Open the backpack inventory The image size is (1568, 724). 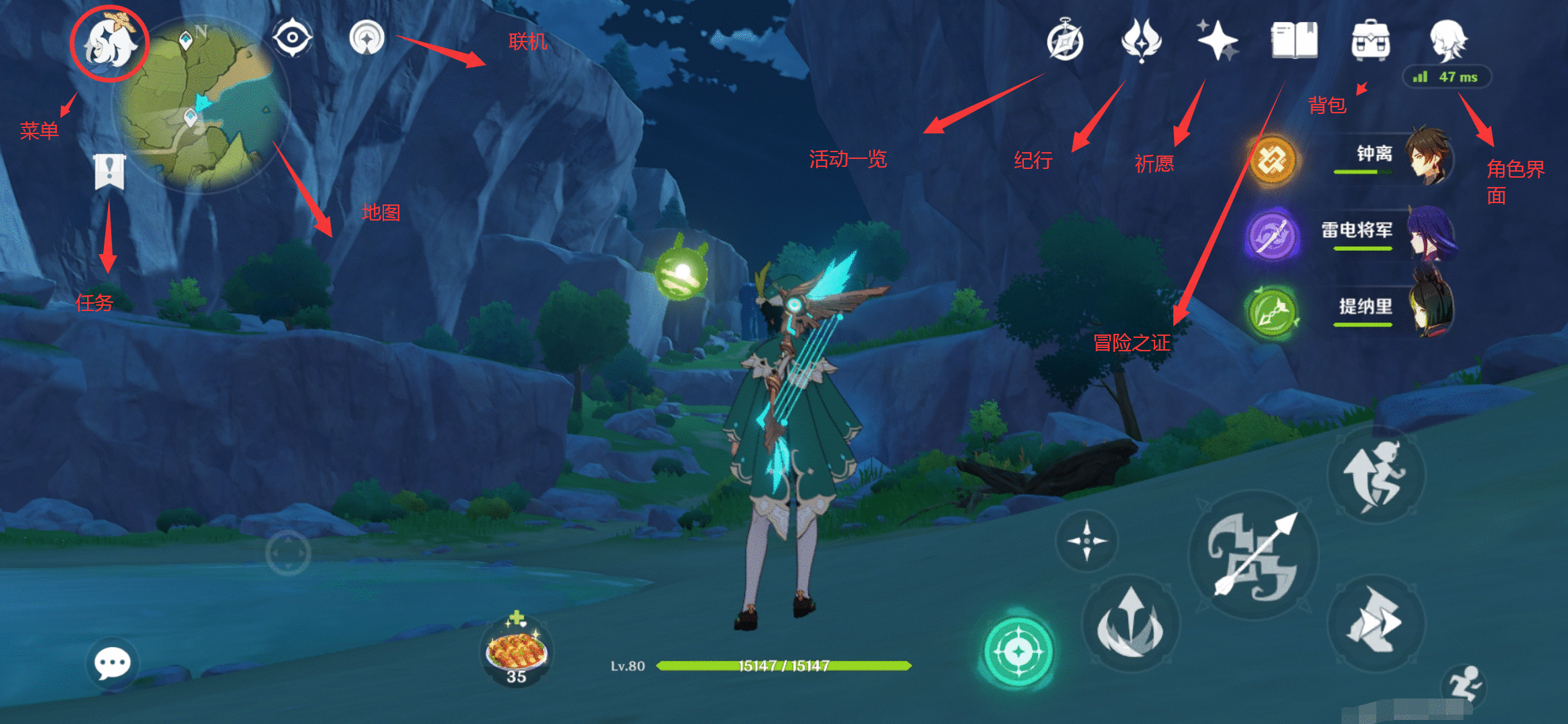[x=1370, y=40]
